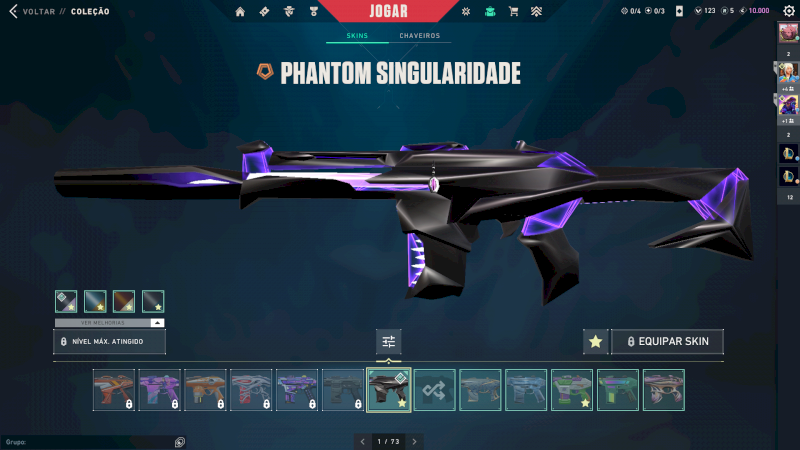Screen dimensions: 800x450
Task: Select the blonde friend avatar in sidebar
Action: click(787, 71)
